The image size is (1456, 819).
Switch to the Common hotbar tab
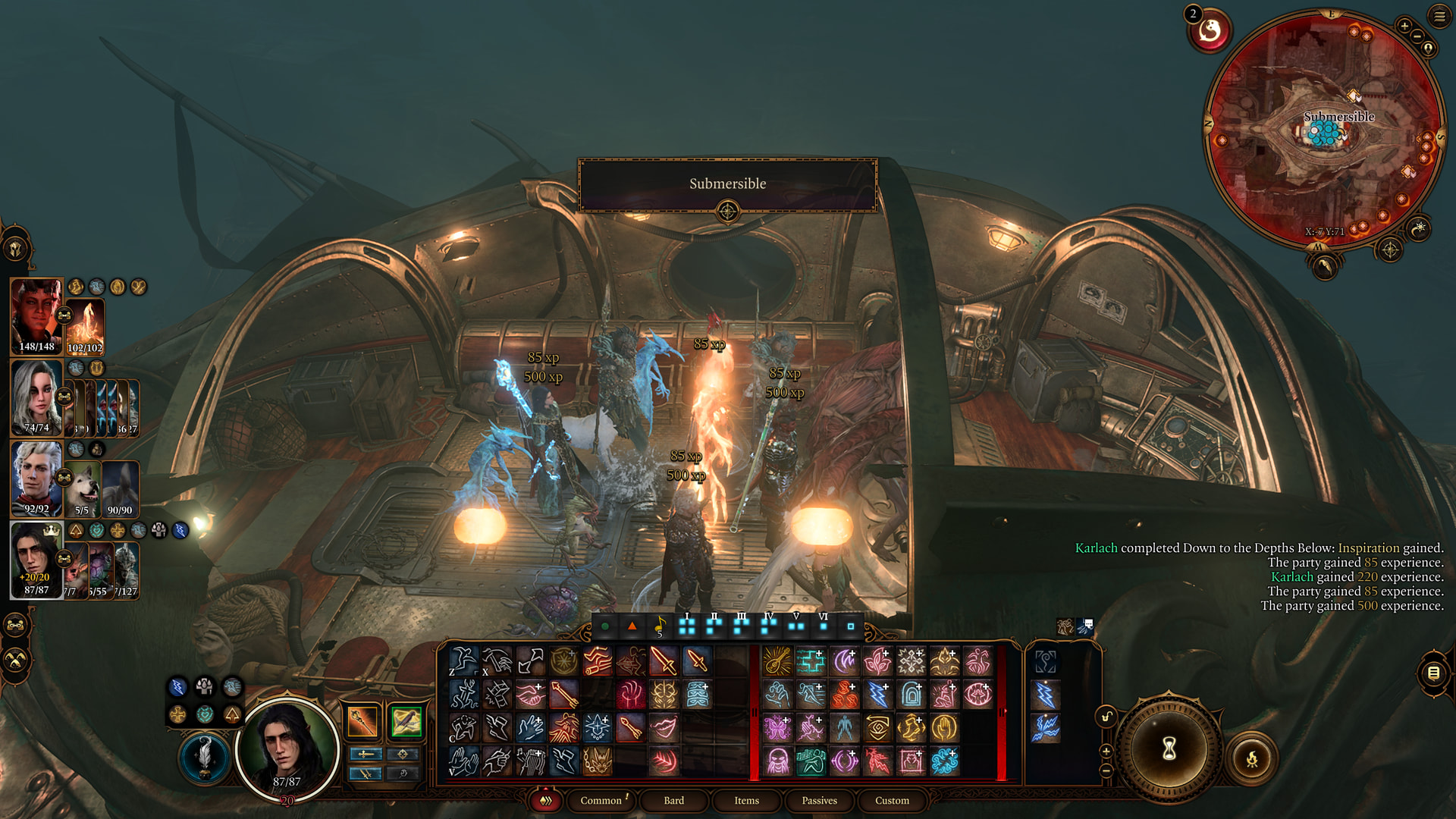pos(601,800)
